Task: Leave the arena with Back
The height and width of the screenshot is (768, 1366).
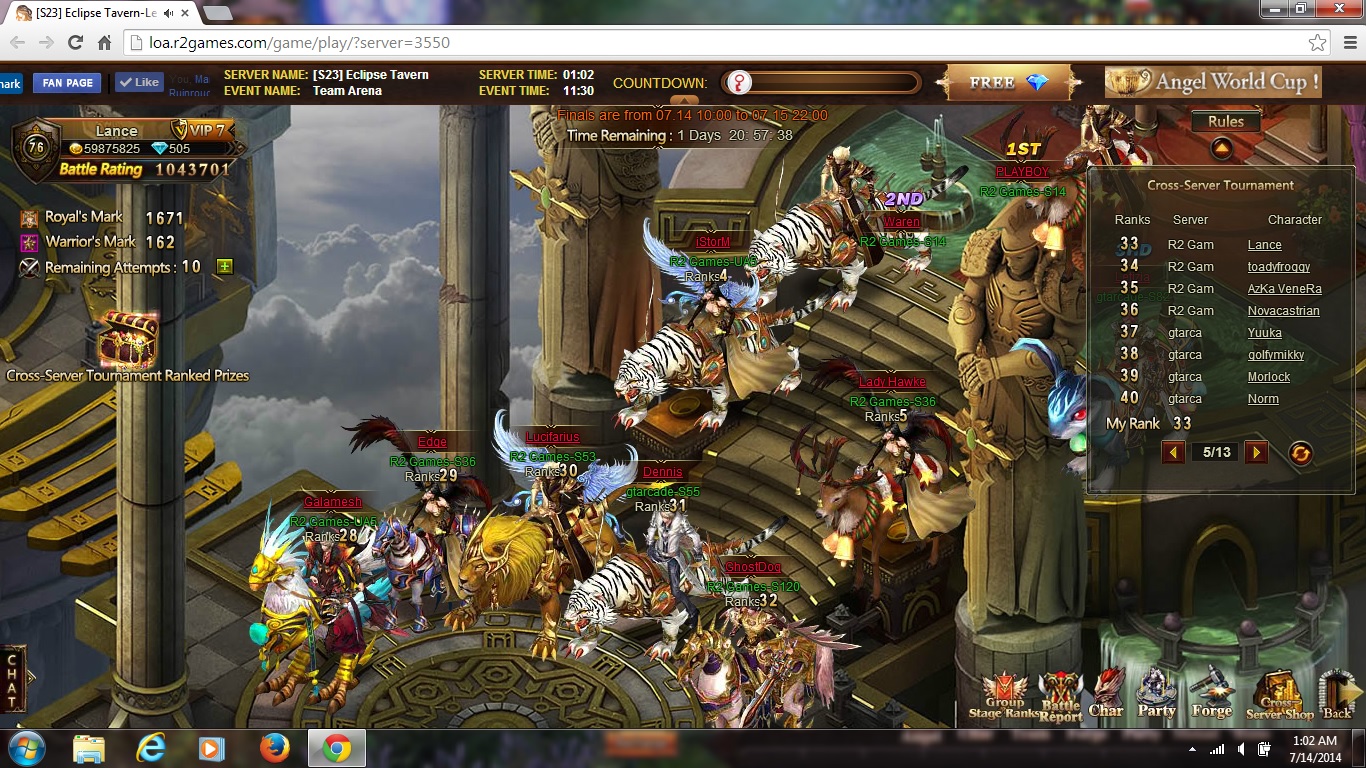Action: [x=1337, y=695]
